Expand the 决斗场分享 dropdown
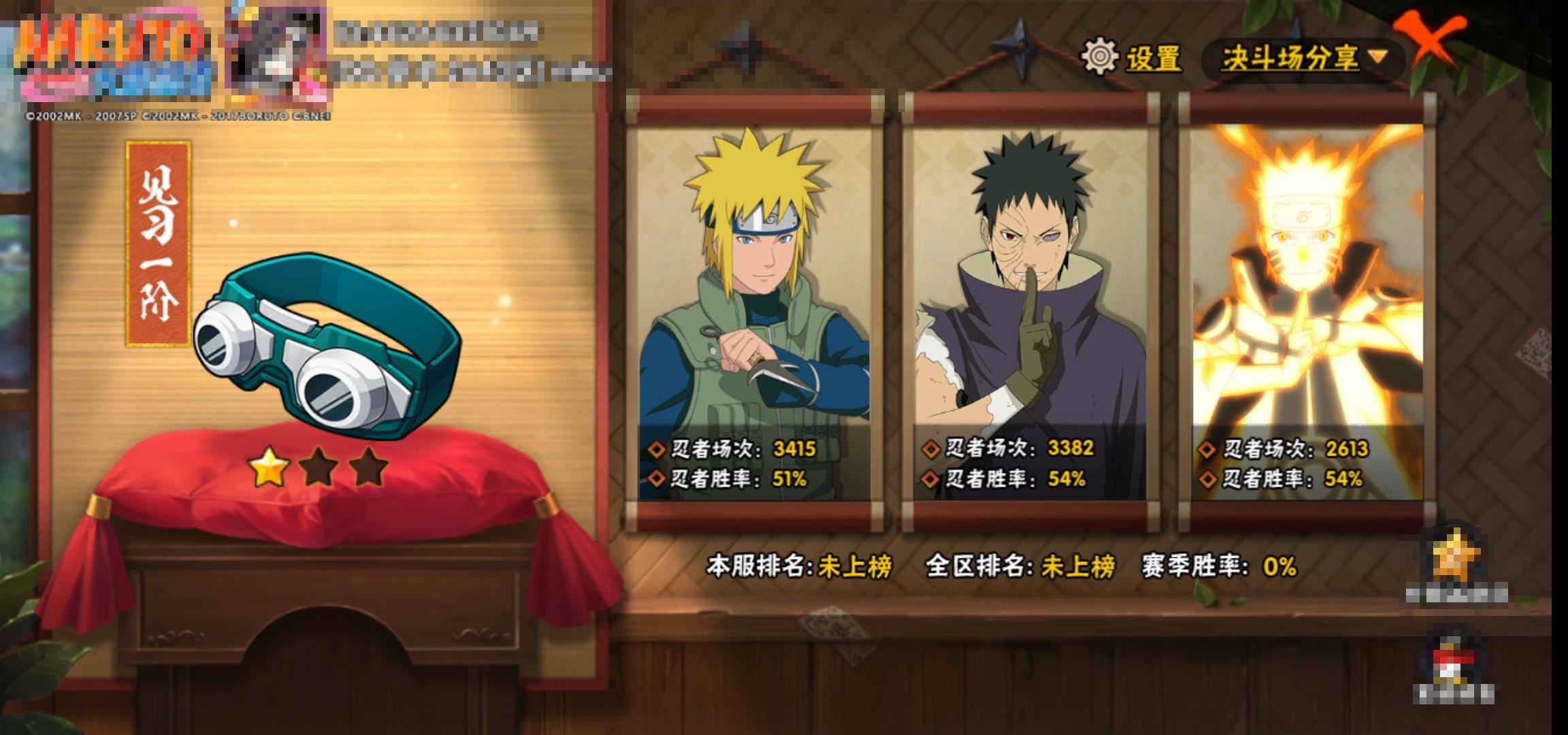 point(1303,59)
